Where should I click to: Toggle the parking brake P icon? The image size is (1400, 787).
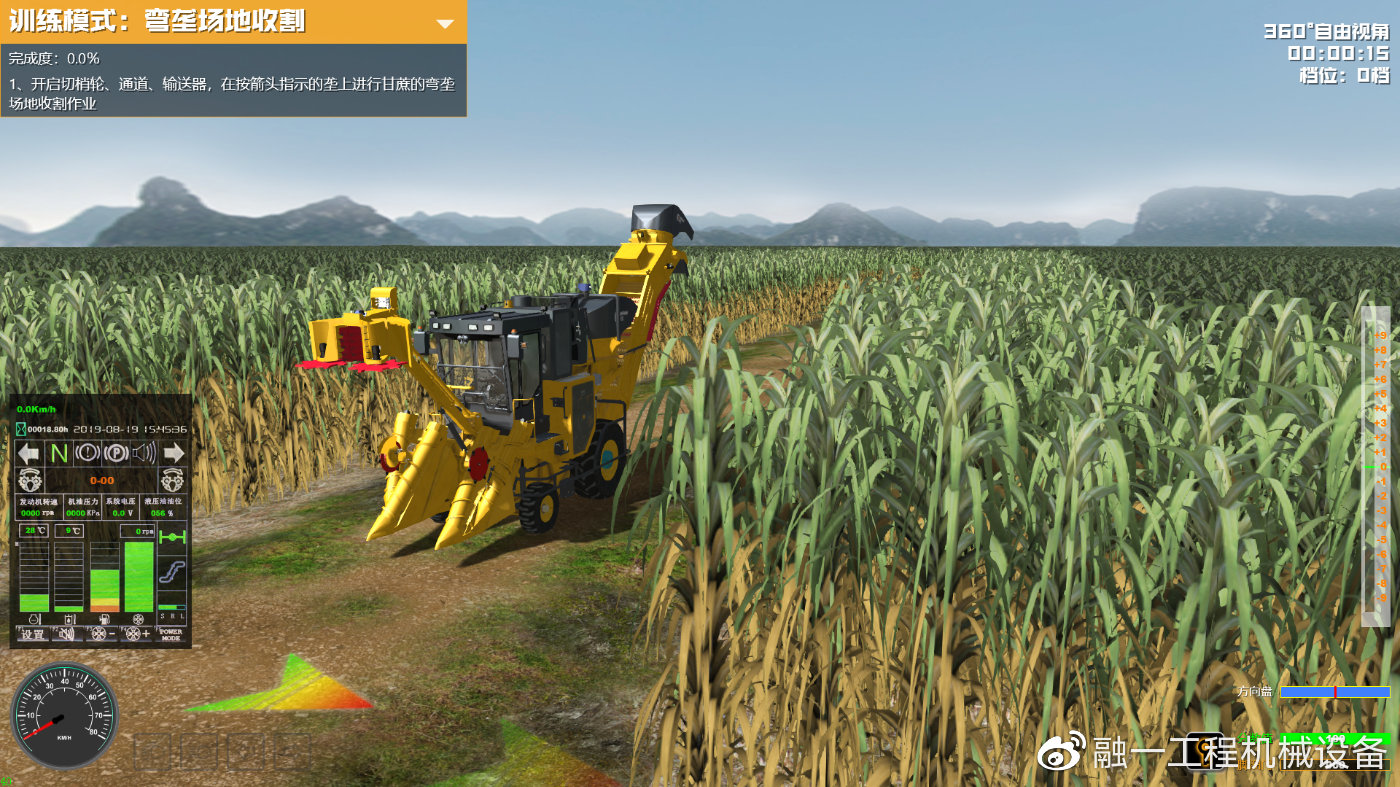[116, 453]
